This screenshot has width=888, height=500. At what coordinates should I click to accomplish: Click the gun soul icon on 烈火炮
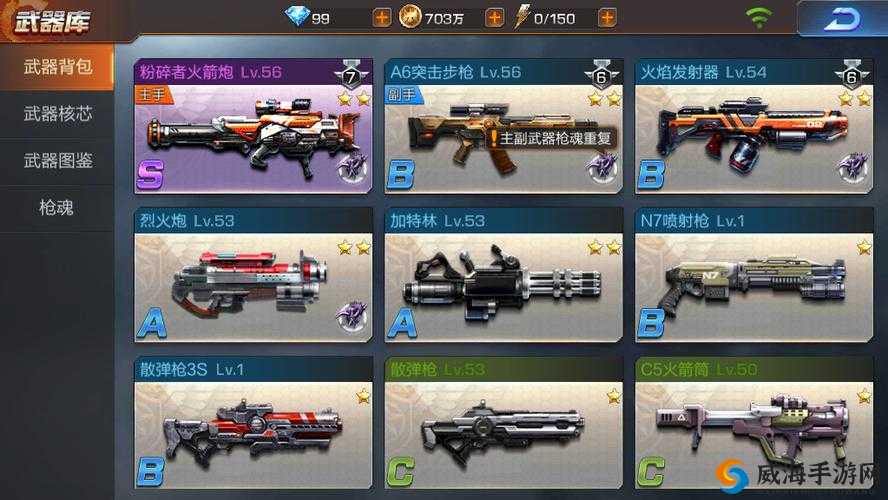351,316
